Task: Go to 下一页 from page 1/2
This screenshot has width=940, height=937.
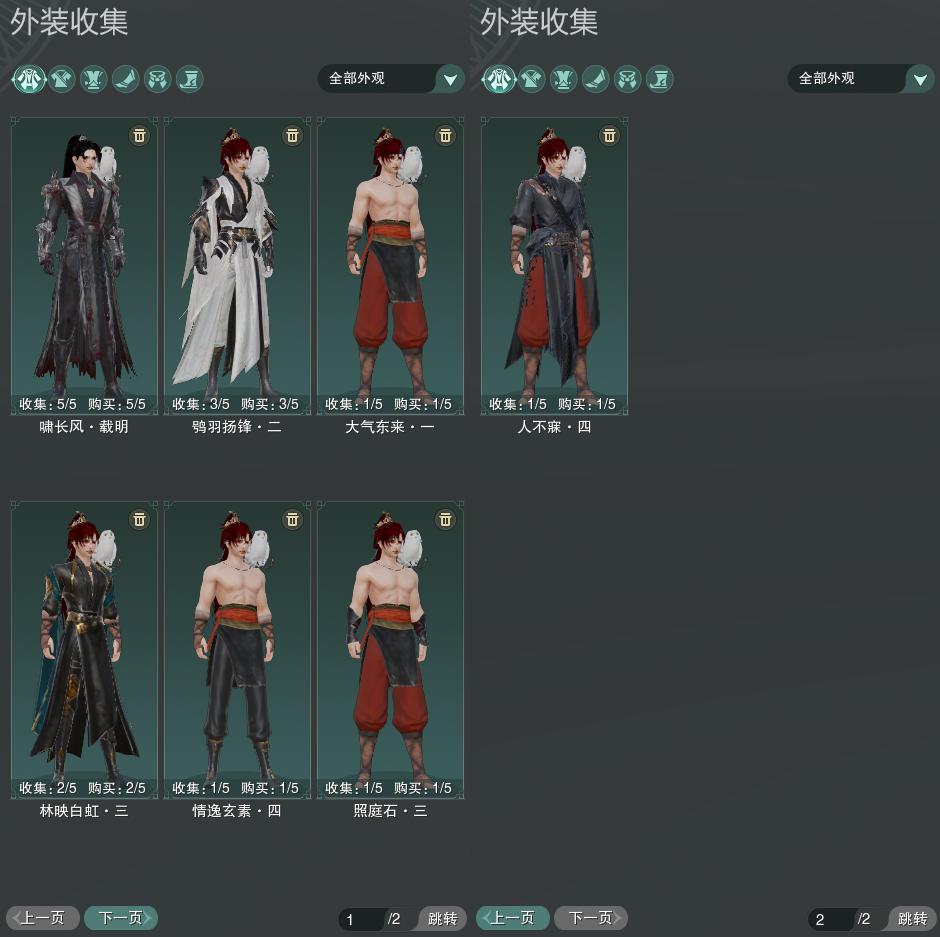Action: (x=121, y=918)
